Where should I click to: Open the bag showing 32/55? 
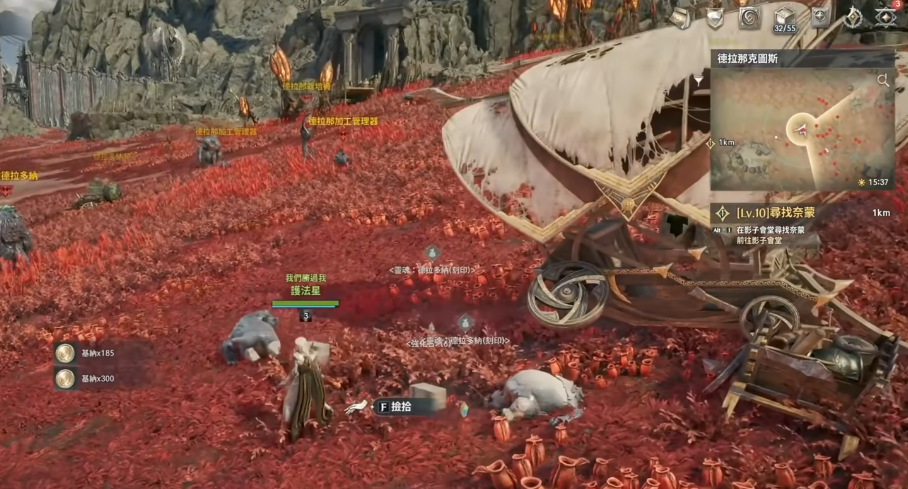point(785,18)
